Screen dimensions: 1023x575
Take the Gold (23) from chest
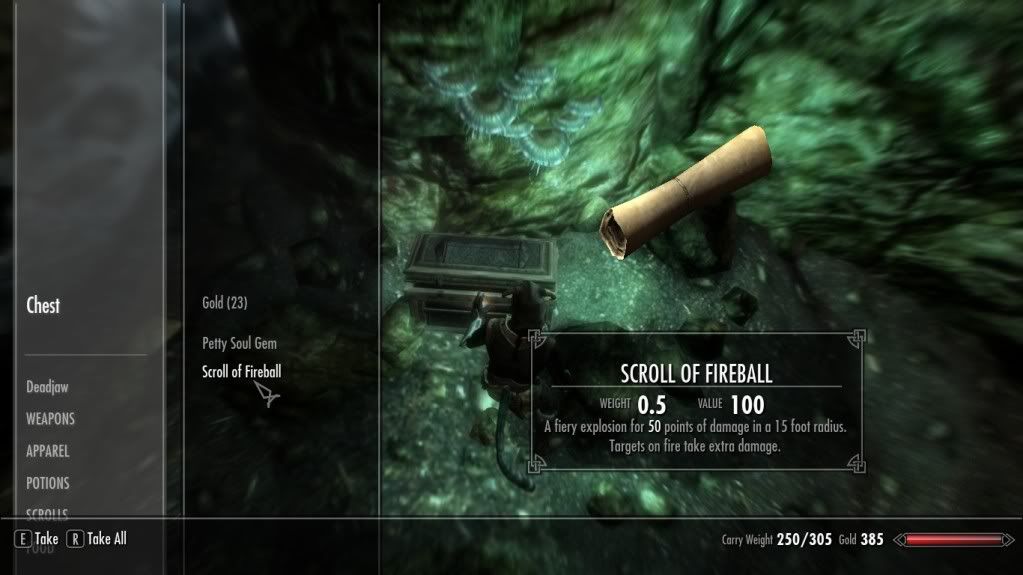tap(224, 303)
